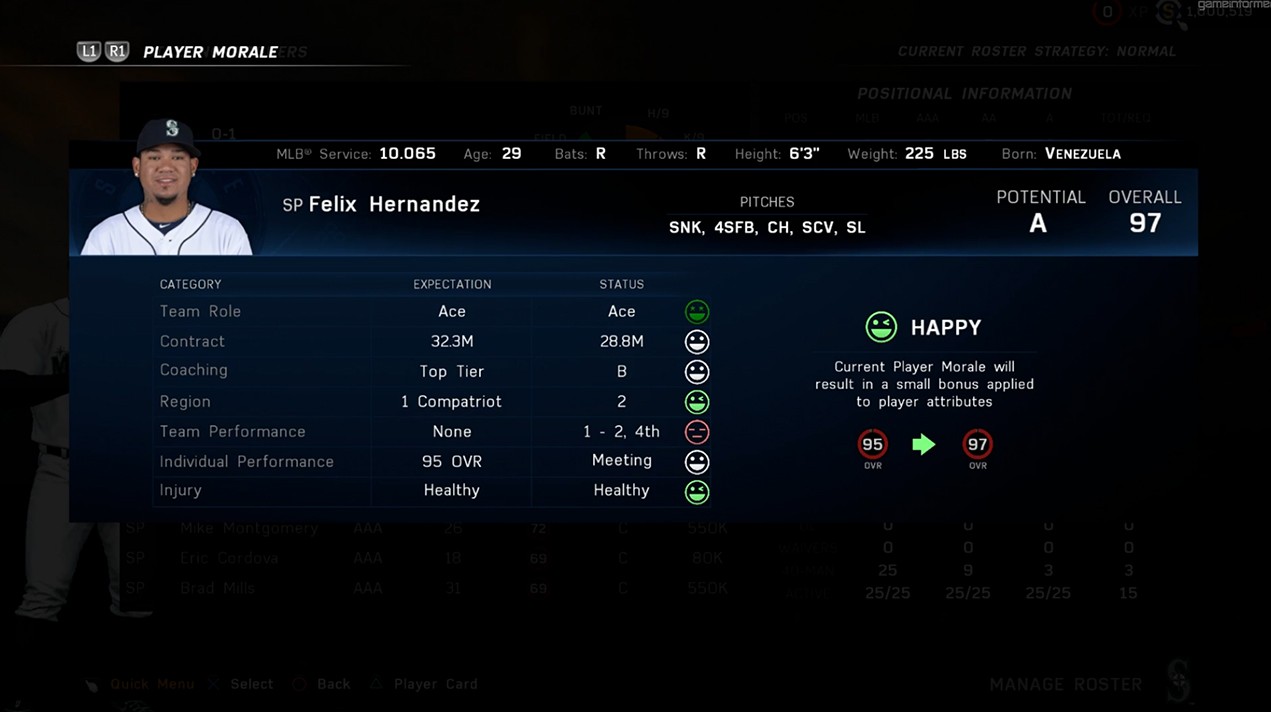Open the Manage Roster label
1271x712 pixels.
(1065, 685)
